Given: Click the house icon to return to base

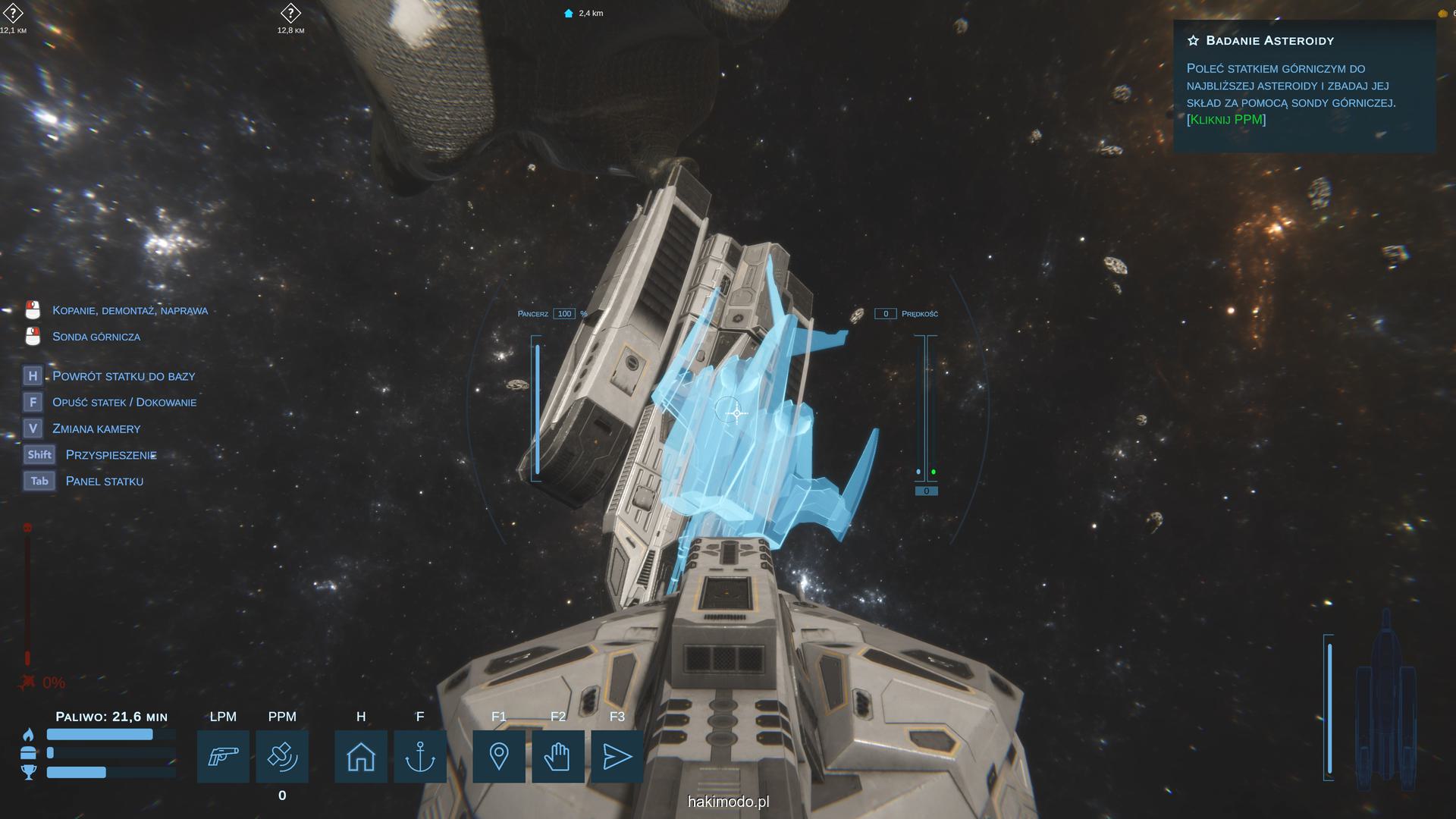Looking at the screenshot, I should [361, 756].
